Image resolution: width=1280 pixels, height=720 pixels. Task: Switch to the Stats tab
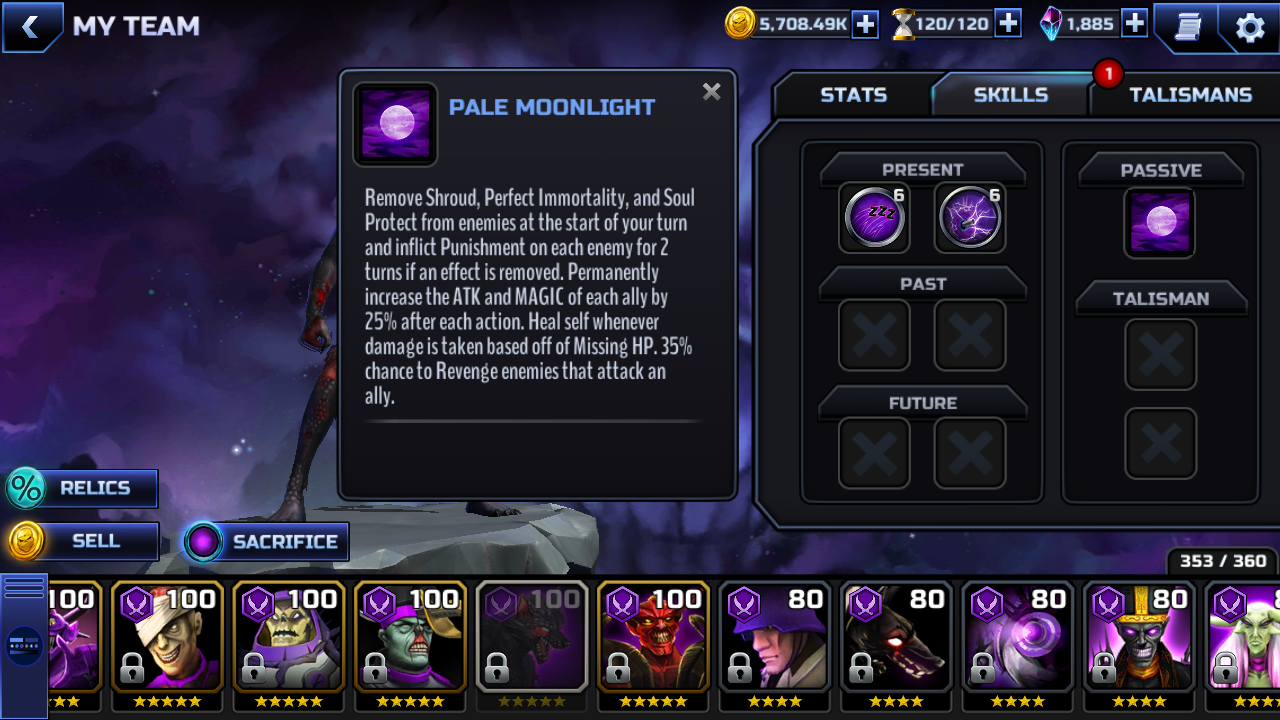coord(853,95)
